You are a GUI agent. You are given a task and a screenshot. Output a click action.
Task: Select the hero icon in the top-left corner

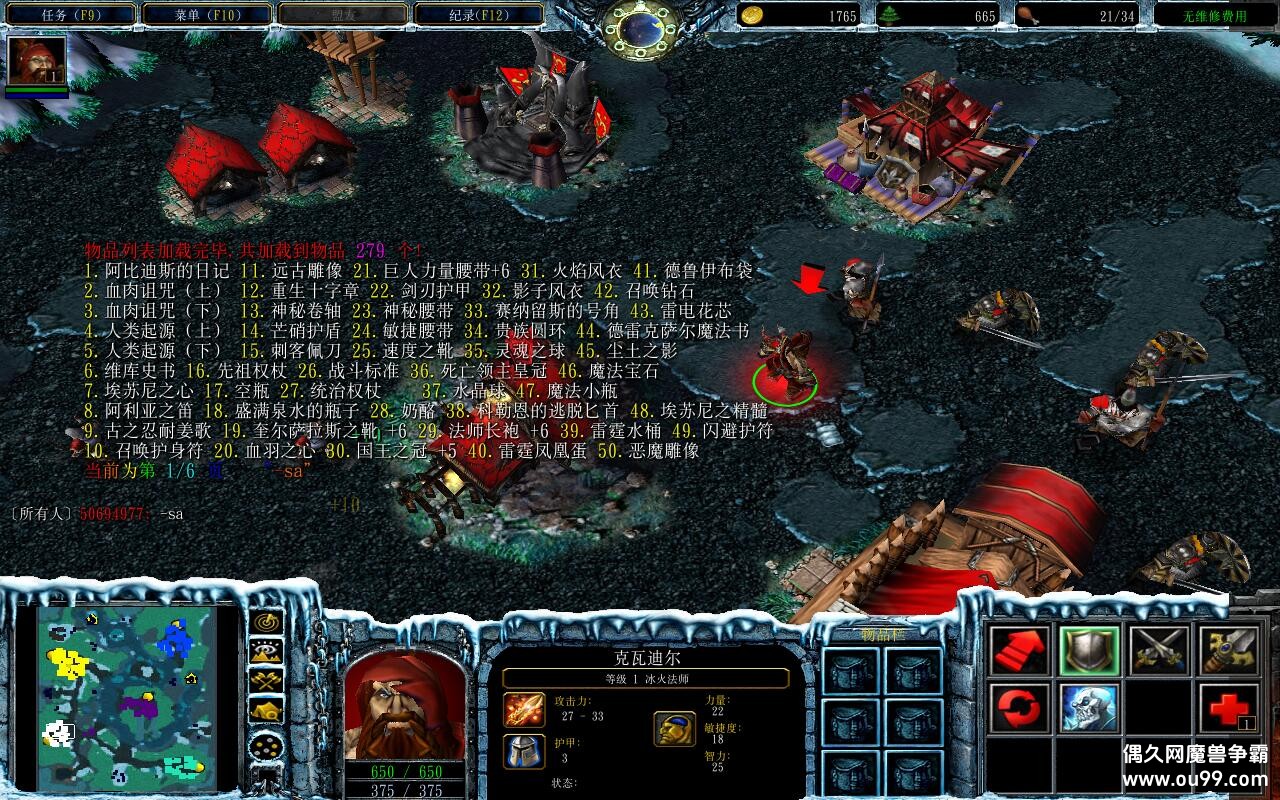pos(37,60)
